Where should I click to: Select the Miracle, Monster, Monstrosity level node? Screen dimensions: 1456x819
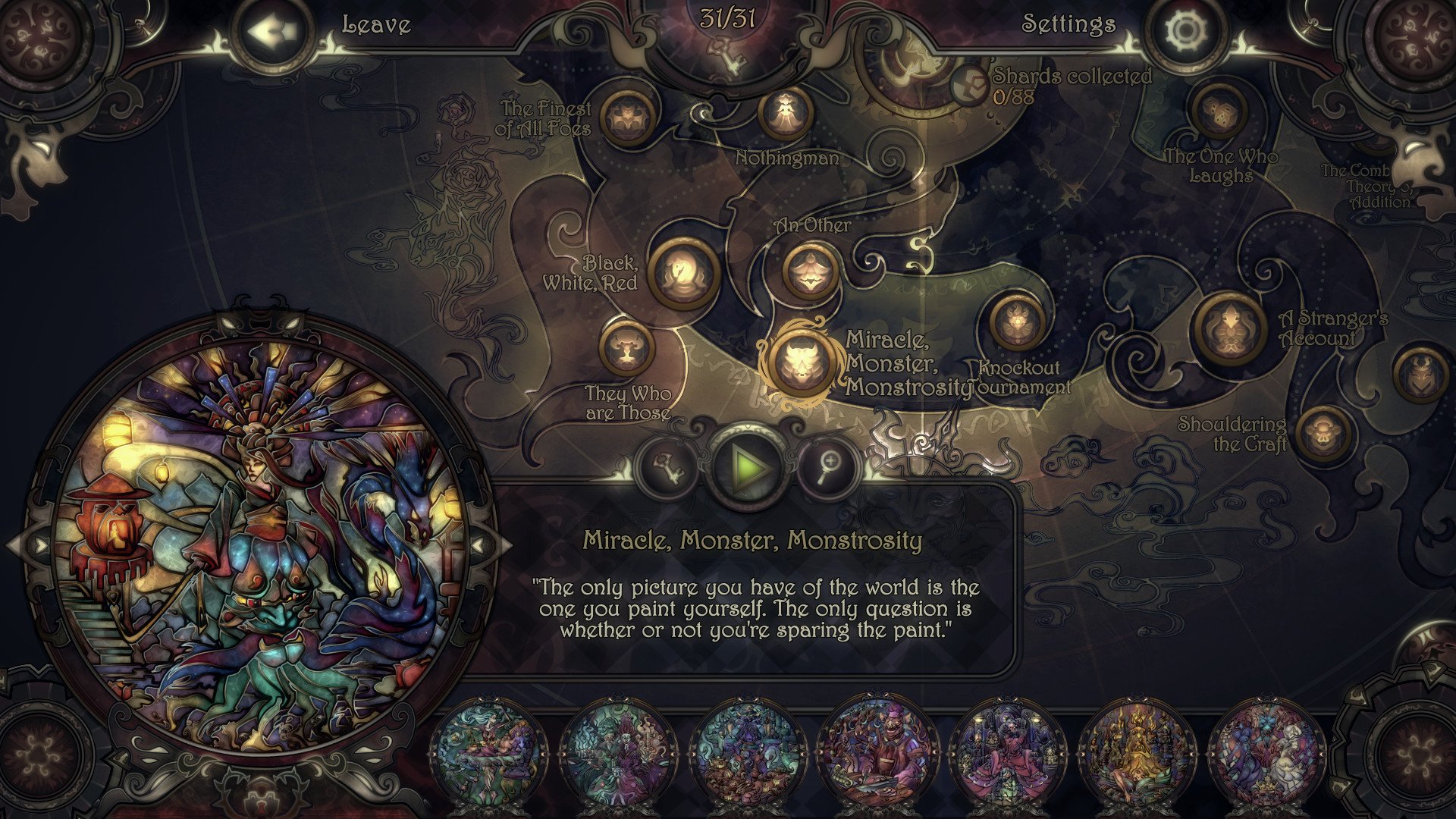tap(799, 363)
